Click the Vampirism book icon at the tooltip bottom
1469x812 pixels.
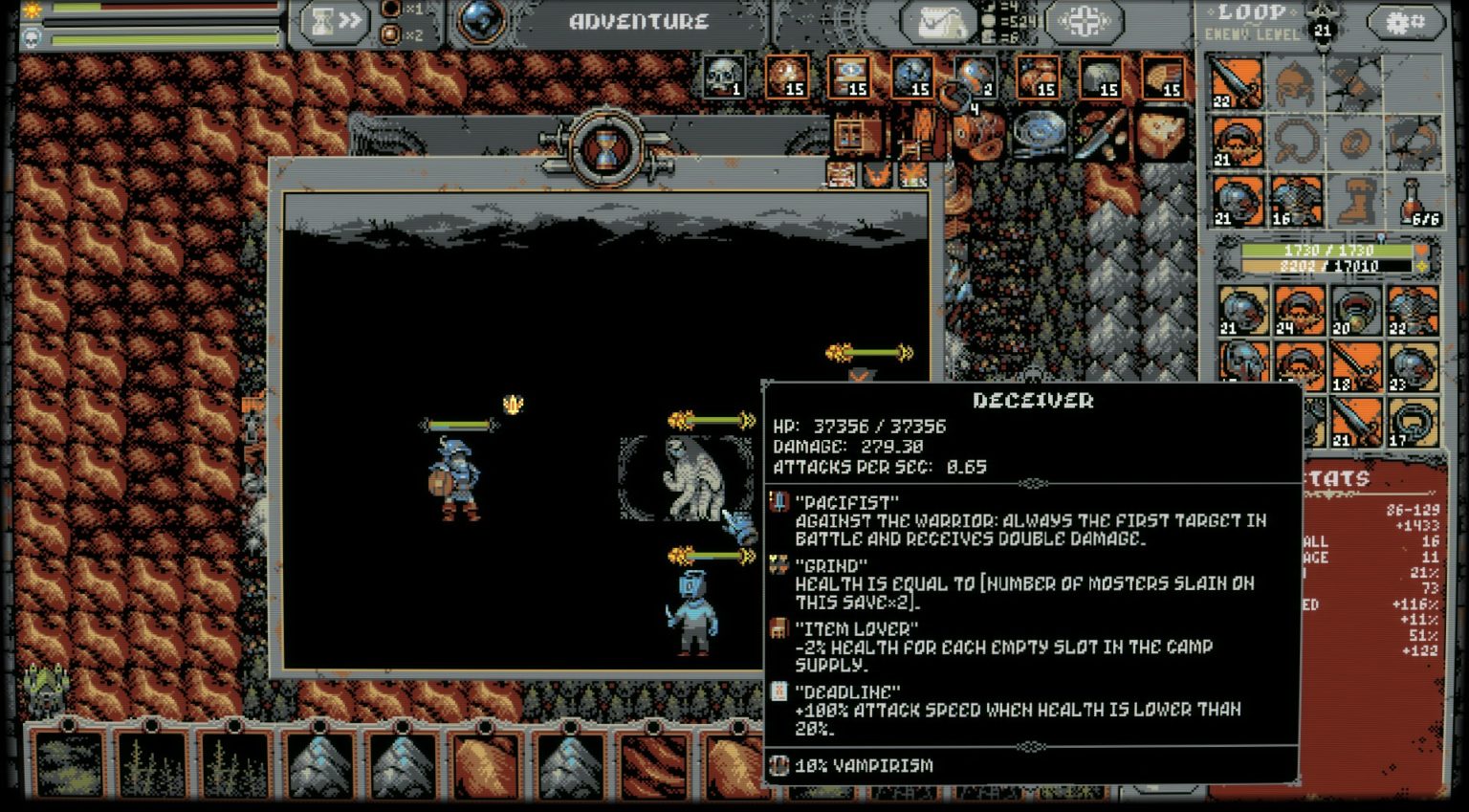[x=778, y=765]
